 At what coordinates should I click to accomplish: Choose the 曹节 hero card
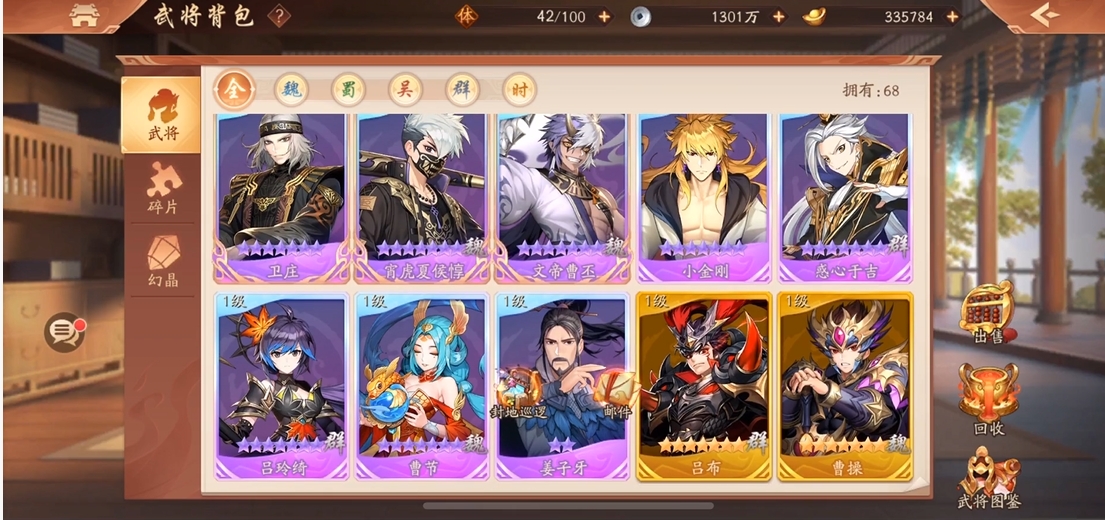420,385
